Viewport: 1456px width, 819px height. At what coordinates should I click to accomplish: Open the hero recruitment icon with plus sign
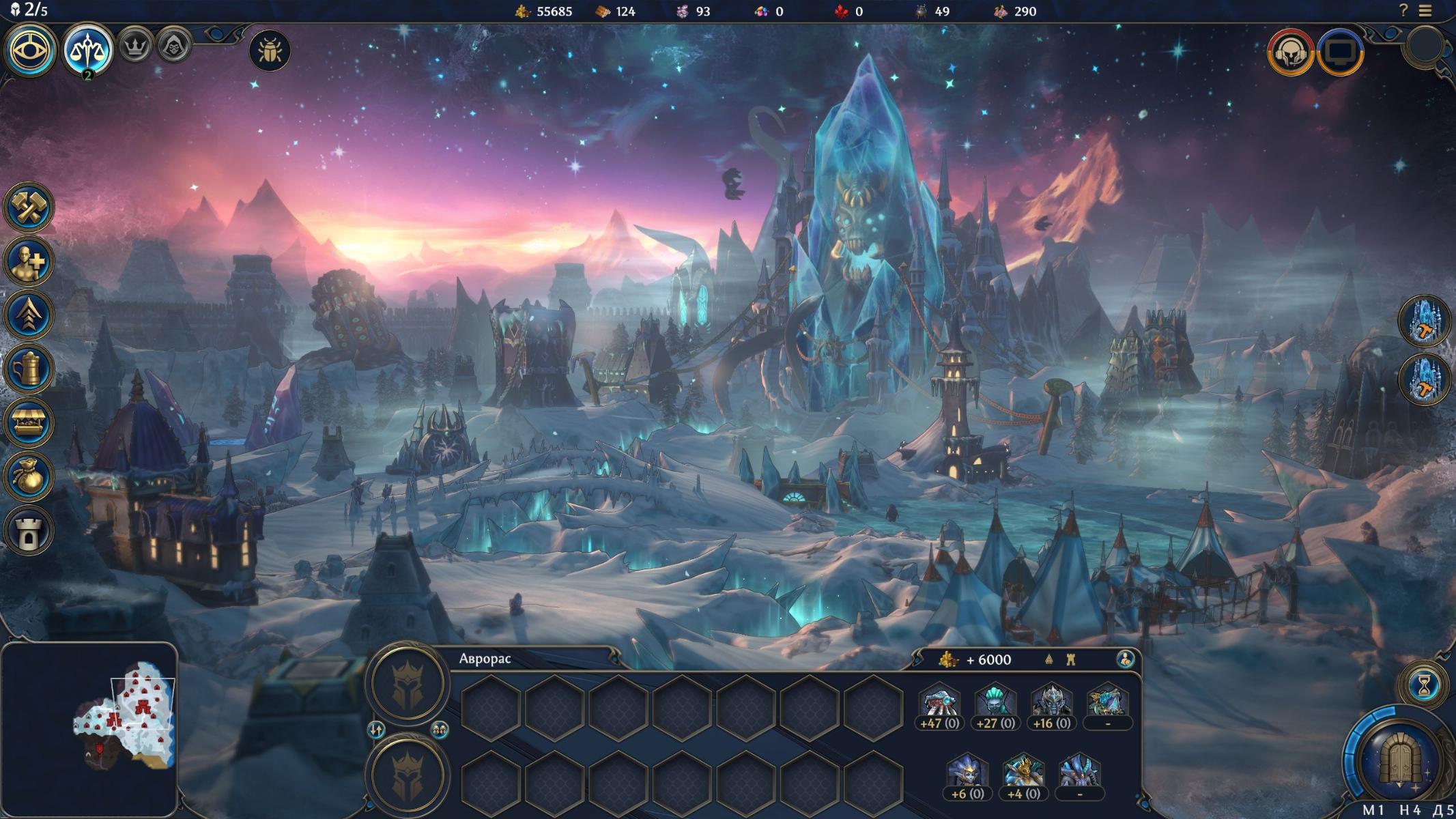(29, 261)
